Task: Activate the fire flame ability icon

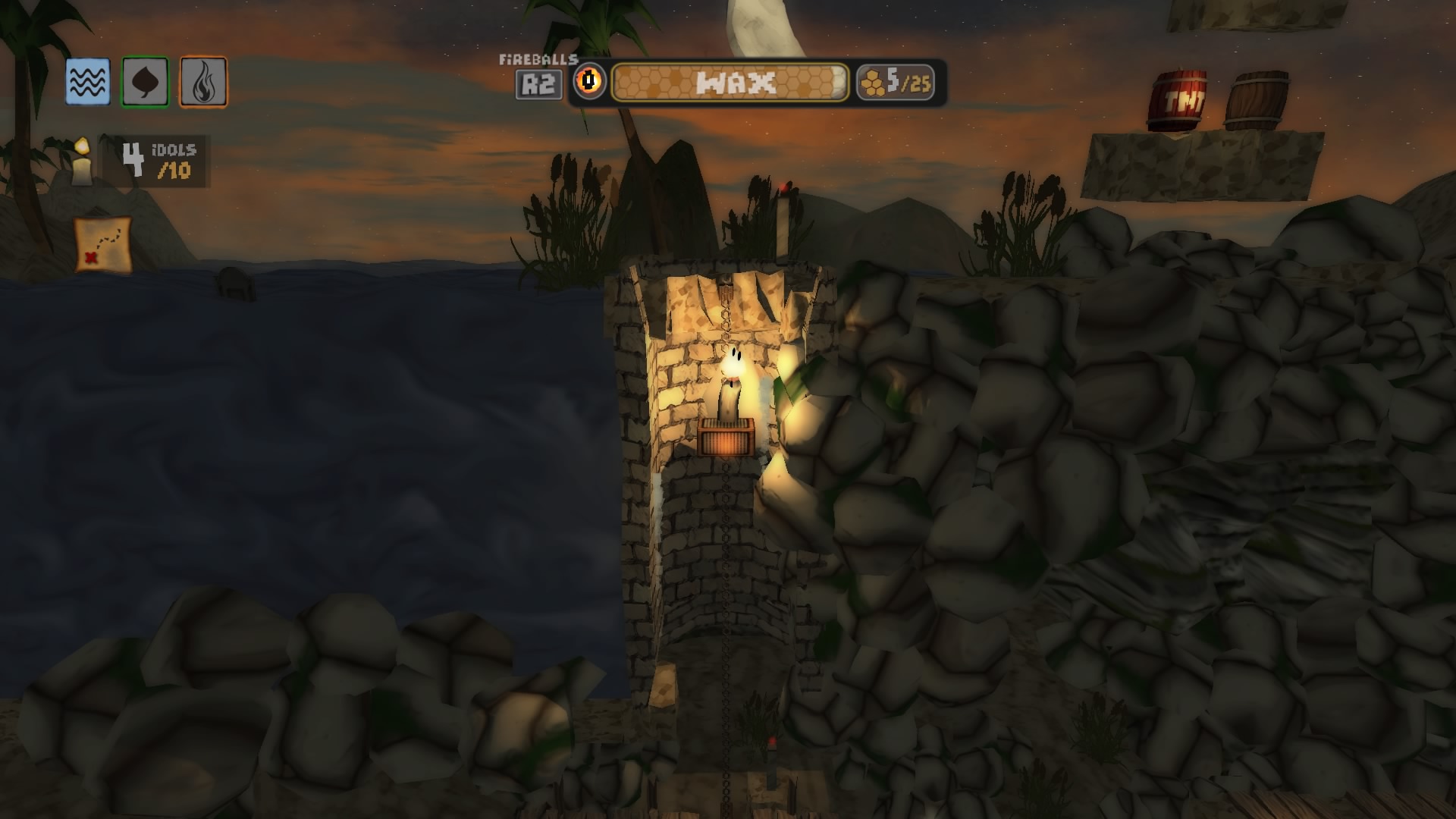Action: pyautogui.click(x=203, y=82)
